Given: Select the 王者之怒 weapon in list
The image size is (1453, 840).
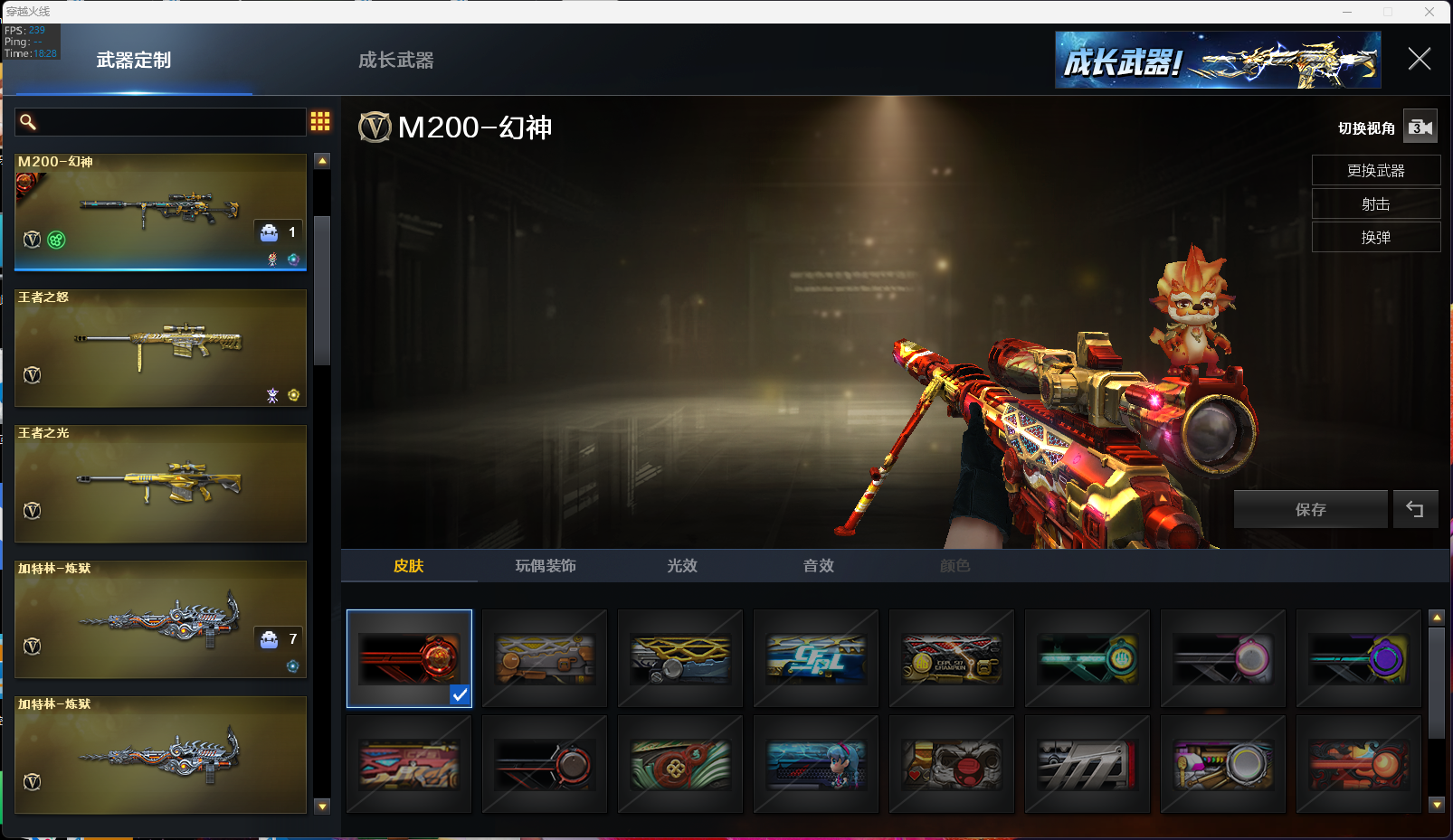Looking at the screenshot, I should point(160,348).
